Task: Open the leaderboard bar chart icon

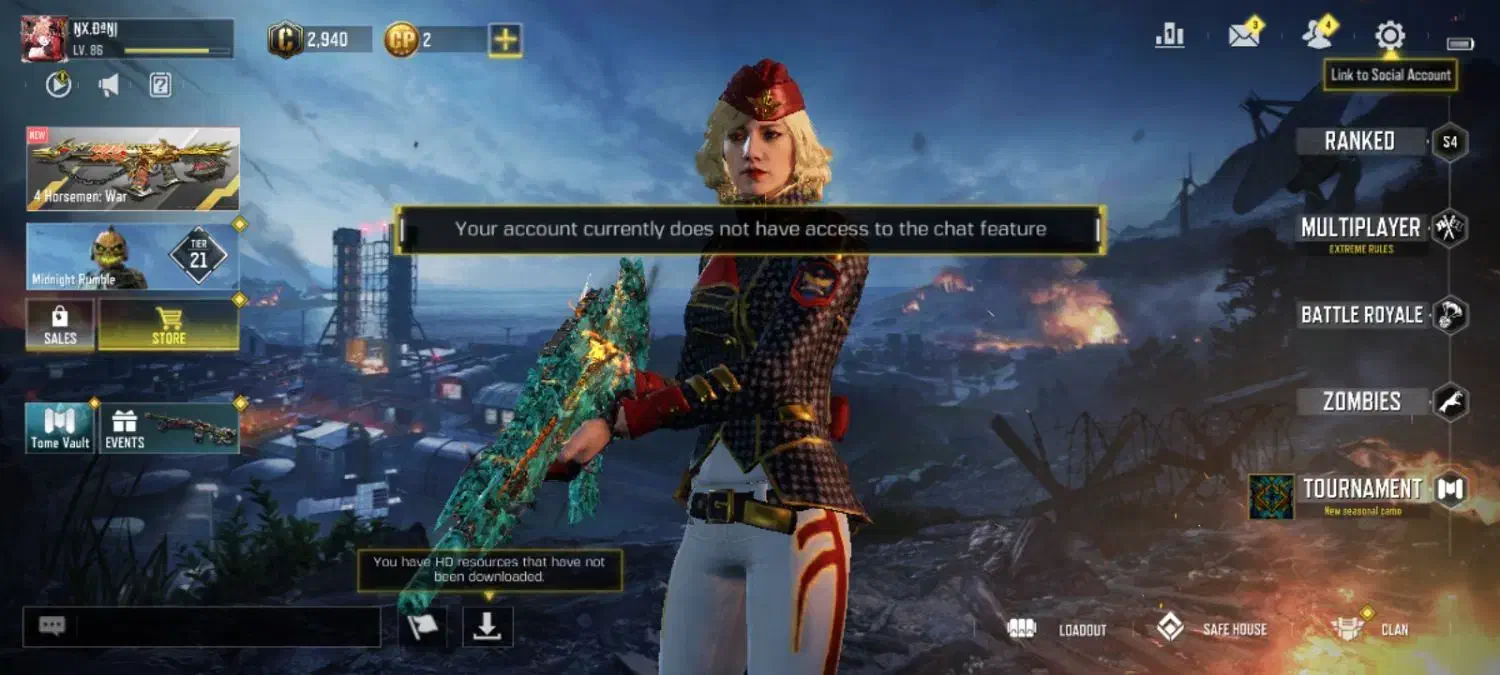Action: pyautogui.click(x=1169, y=36)
